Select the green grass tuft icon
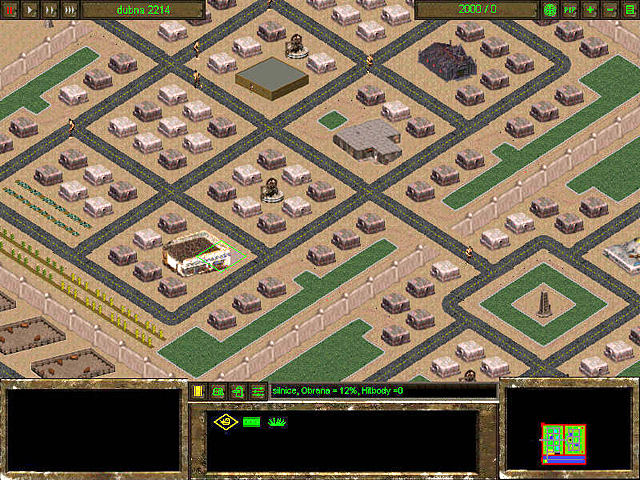 pos(278,422)
